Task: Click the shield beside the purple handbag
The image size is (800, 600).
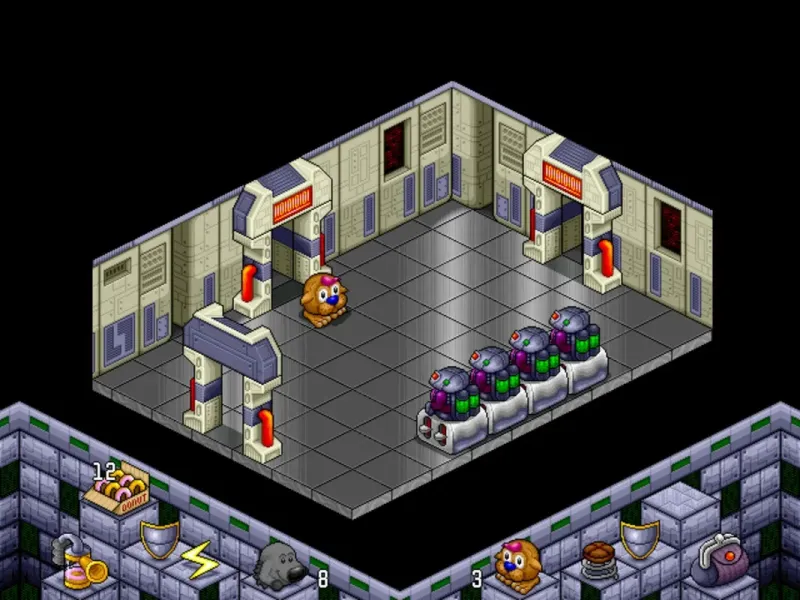Action: pyautogui.click(x=640, y=539)
